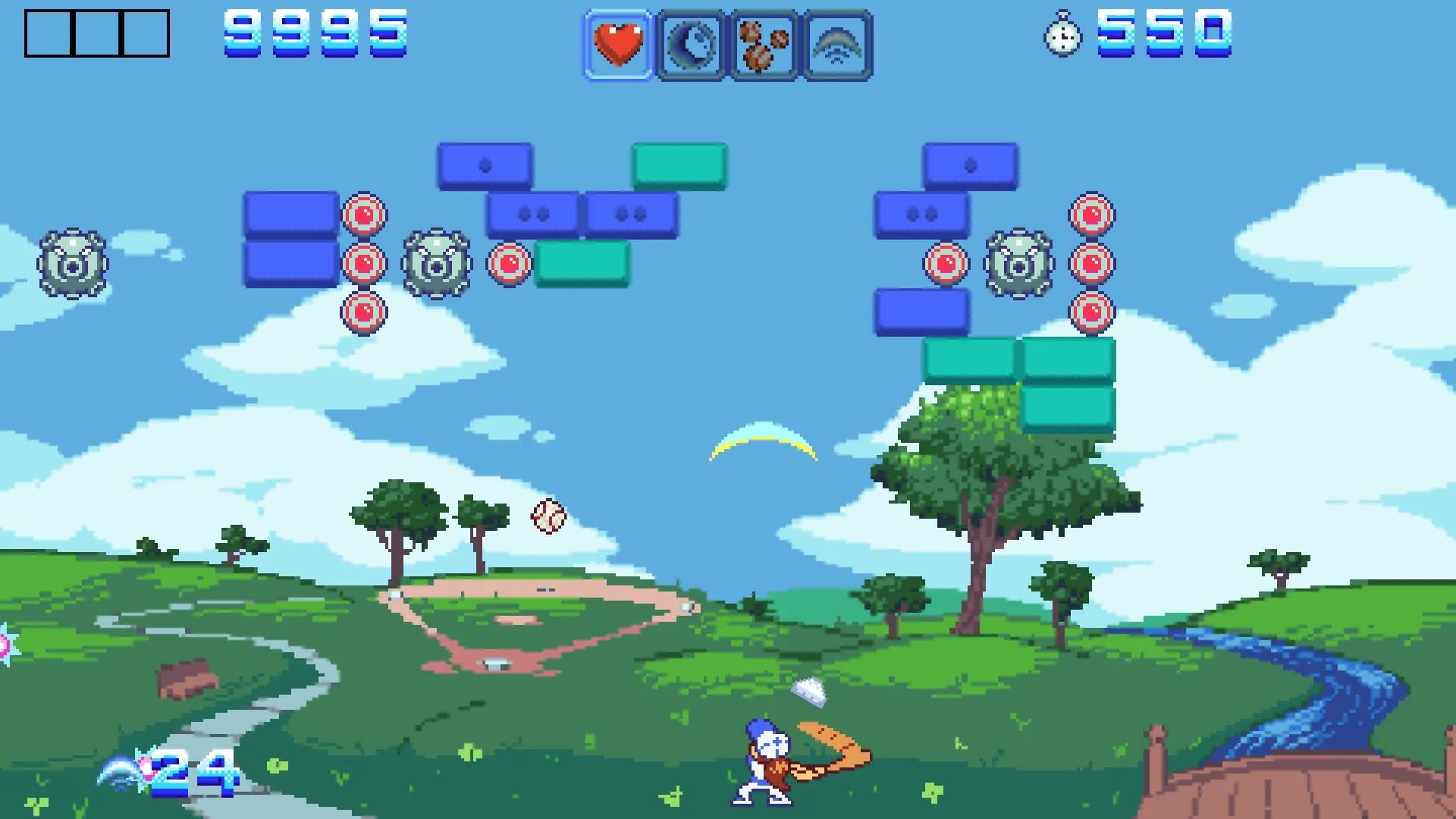
Task: Click the flying baseball mid-air
Action: coord(548,518)
